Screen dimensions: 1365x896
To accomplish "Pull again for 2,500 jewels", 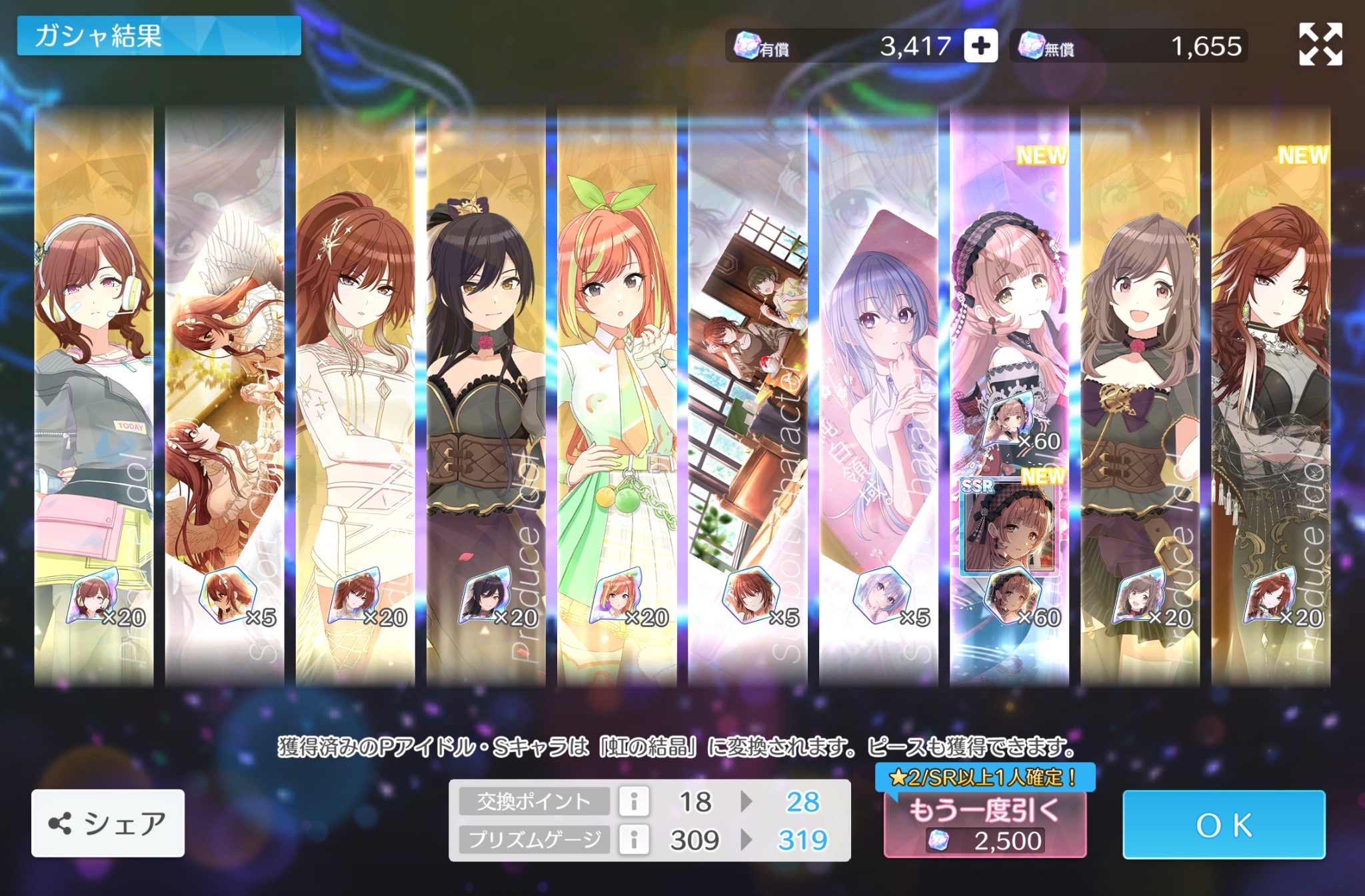I will pyautogui.click(x=984, y=825).
